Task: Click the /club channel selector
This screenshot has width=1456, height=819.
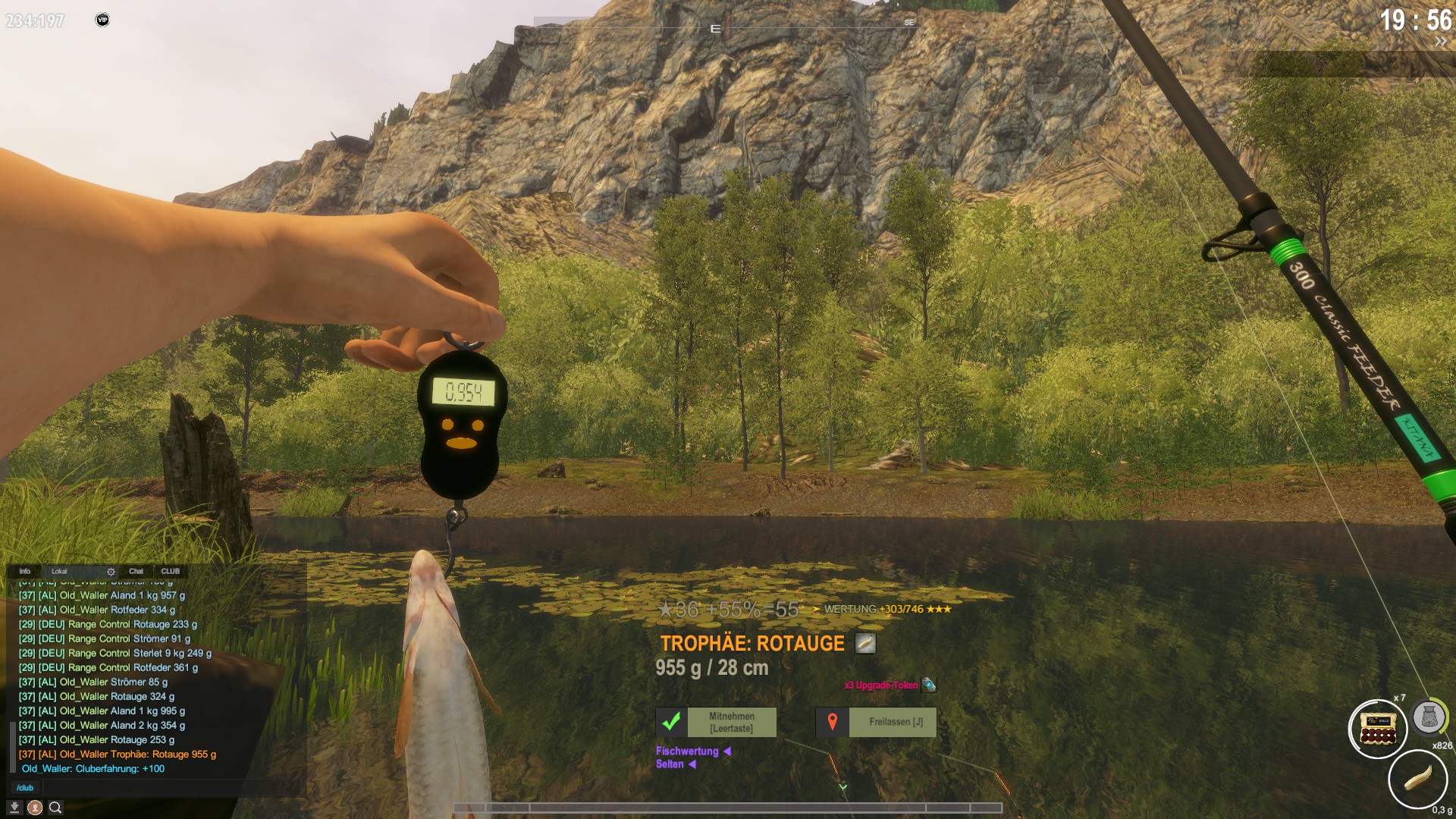Action: point(25,788)
